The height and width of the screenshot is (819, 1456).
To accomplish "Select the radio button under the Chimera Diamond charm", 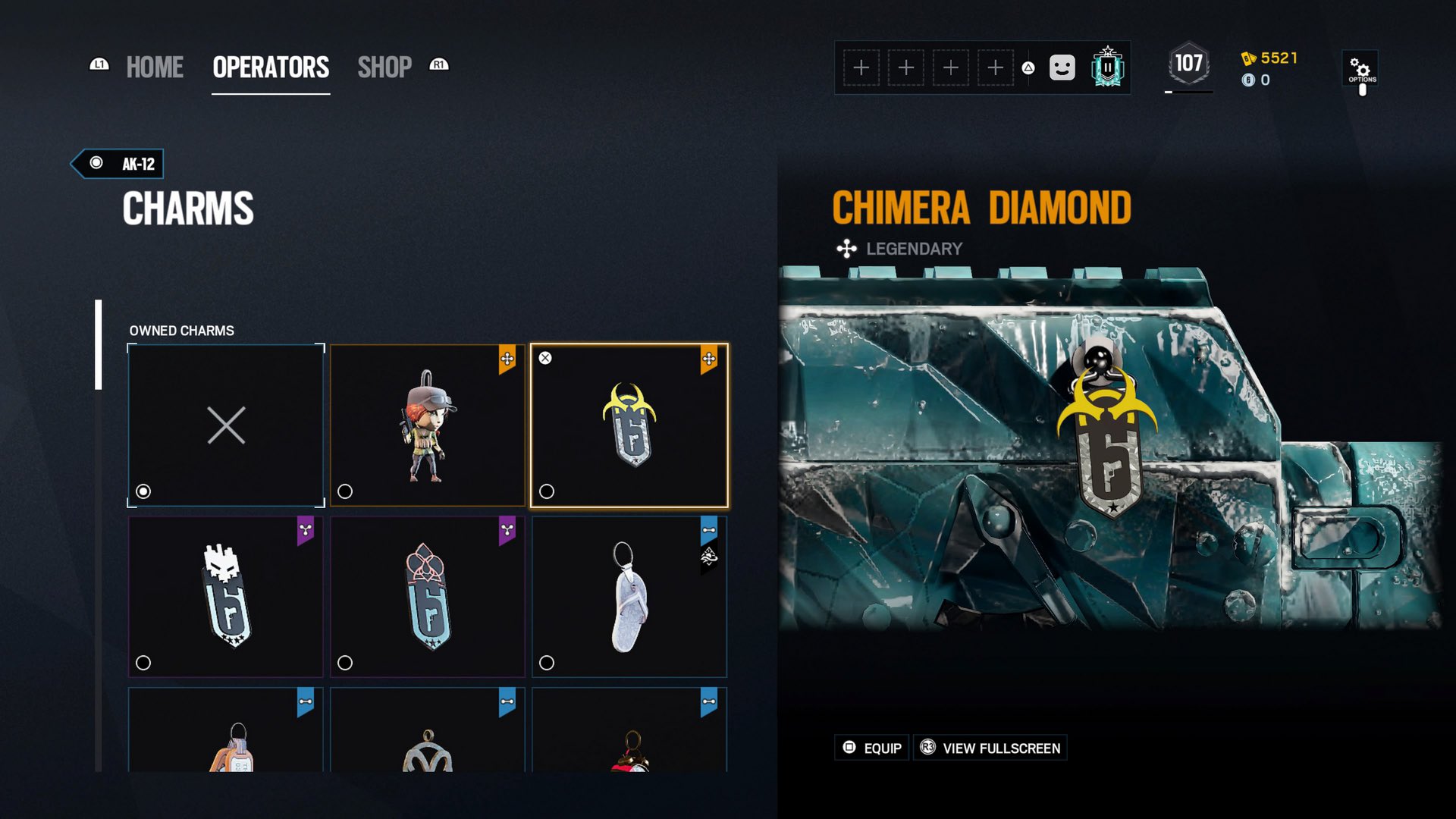I will [545, 491].
